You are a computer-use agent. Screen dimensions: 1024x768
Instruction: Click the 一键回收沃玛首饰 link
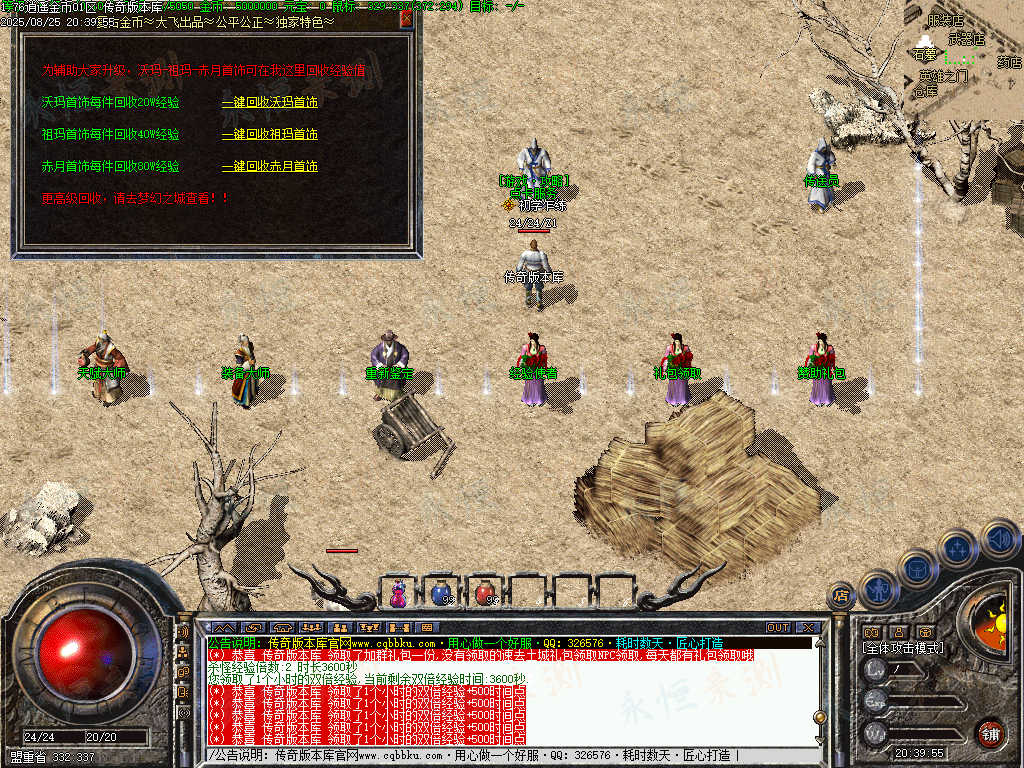point(269,102)
